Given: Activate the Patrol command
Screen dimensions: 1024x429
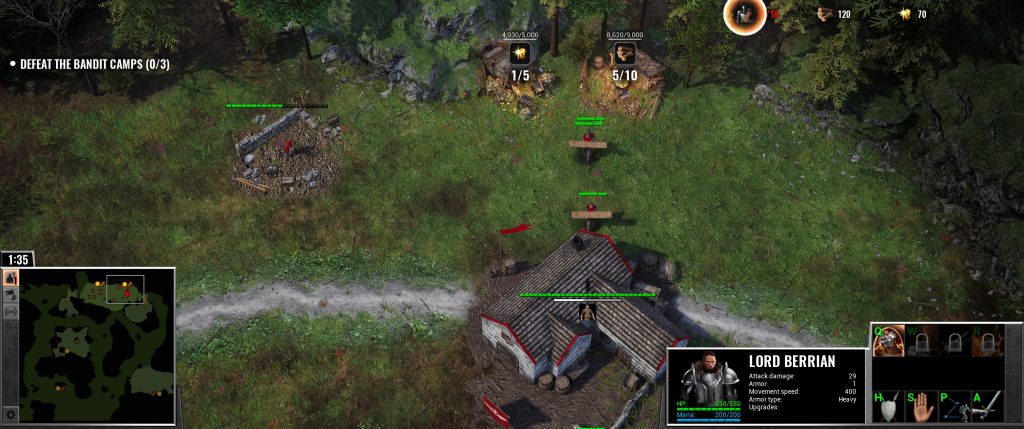Looking at the screenshot, I should pyautogui.click(x=953, y=405).
